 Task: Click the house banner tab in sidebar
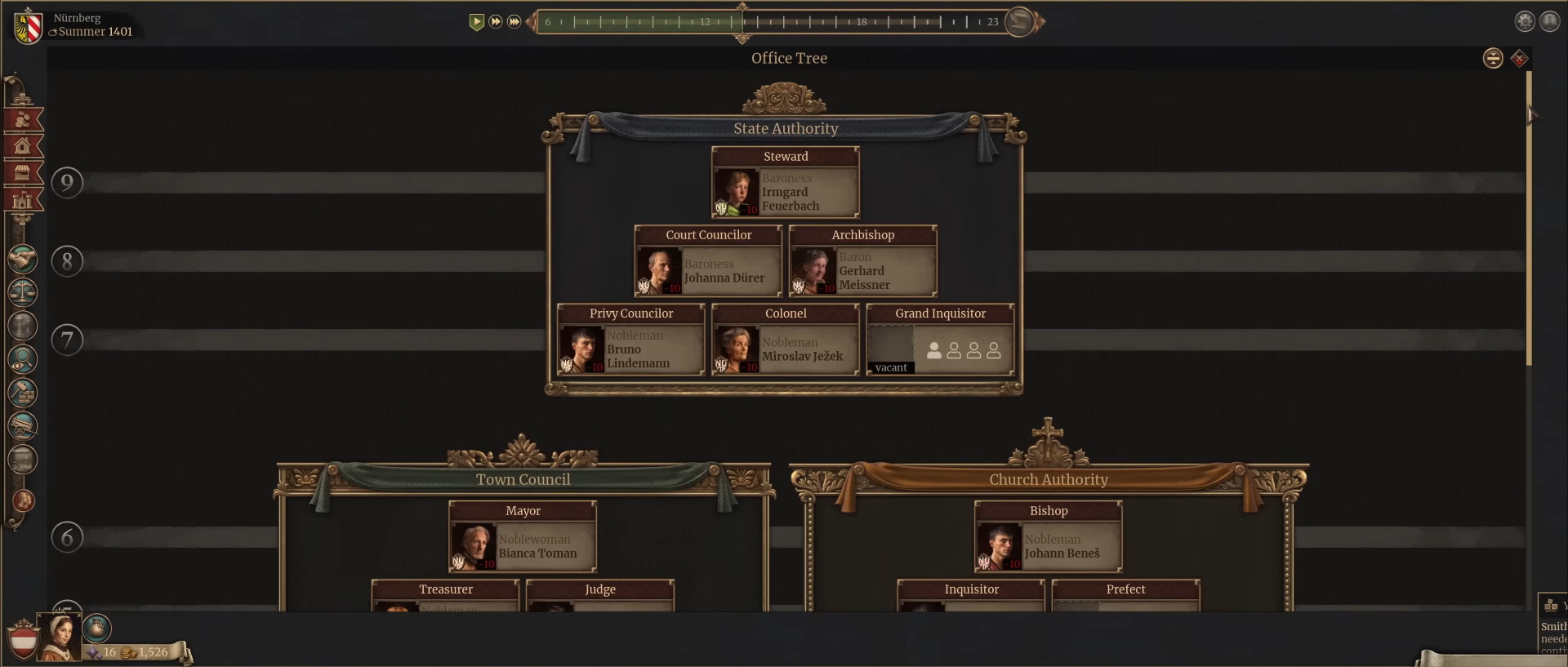(23, 147)
